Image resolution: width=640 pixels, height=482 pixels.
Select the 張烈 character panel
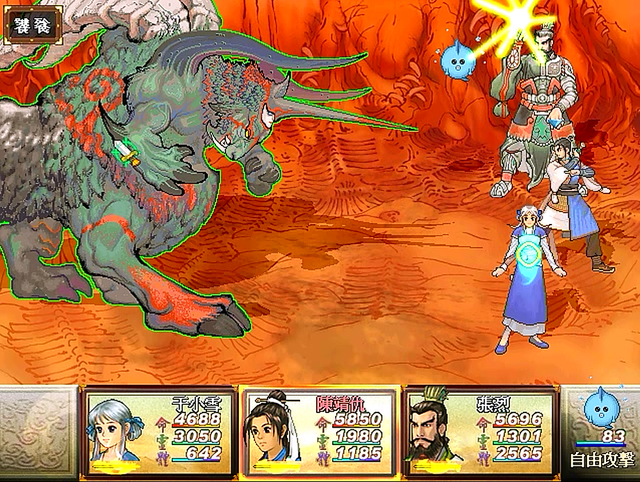point(477,432)
